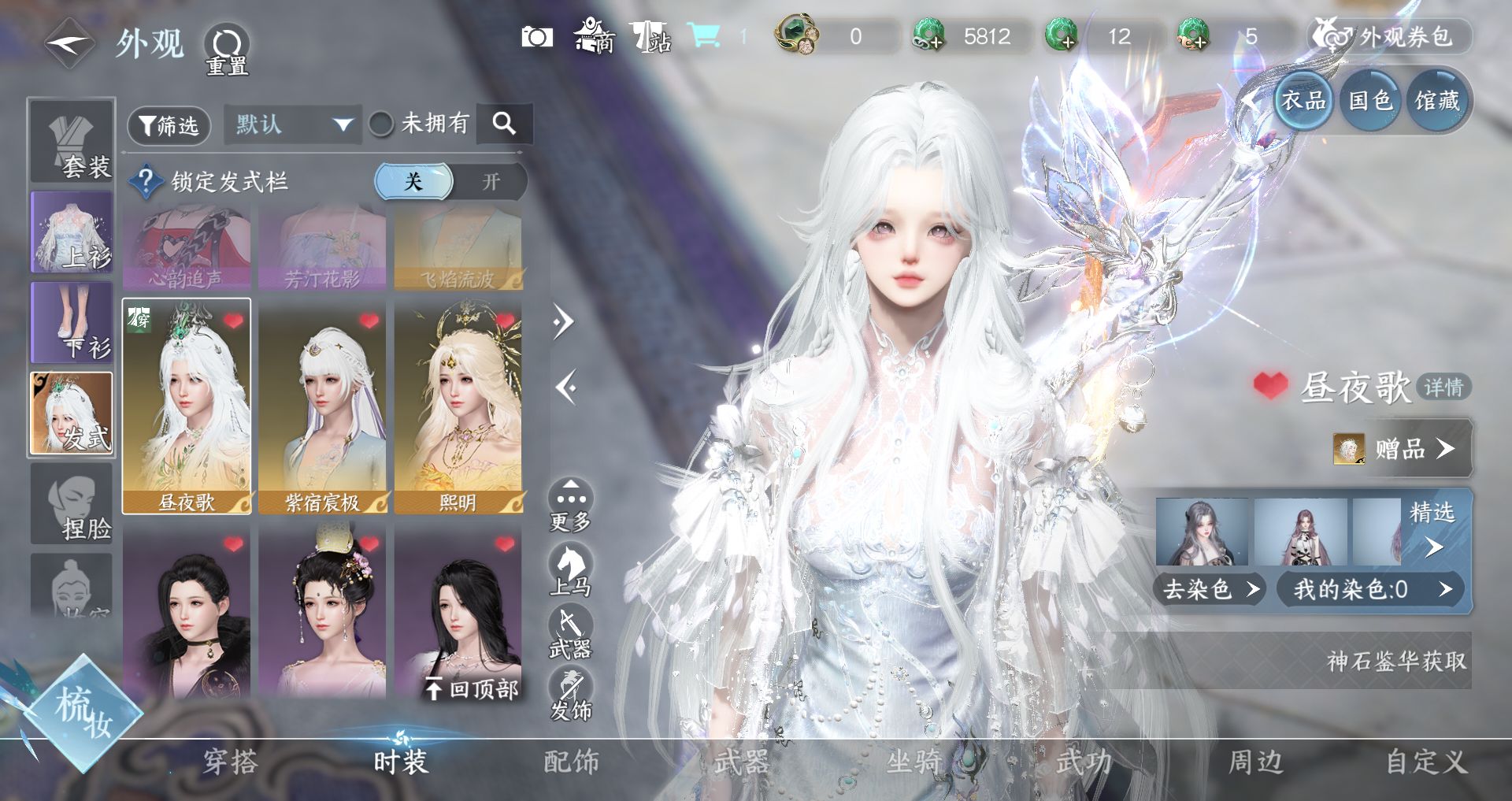Open the hairstyle search magnifier
The width and height of the screenshot is (1512, 801).
[x=504, y=124]
